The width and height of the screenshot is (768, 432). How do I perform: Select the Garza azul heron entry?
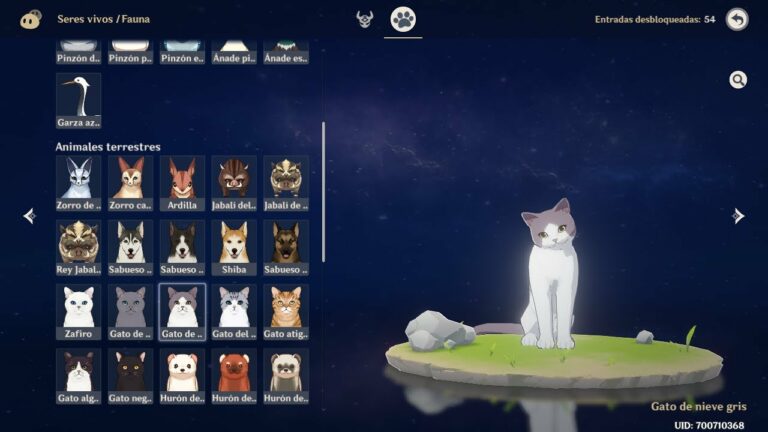pos(78,100)
